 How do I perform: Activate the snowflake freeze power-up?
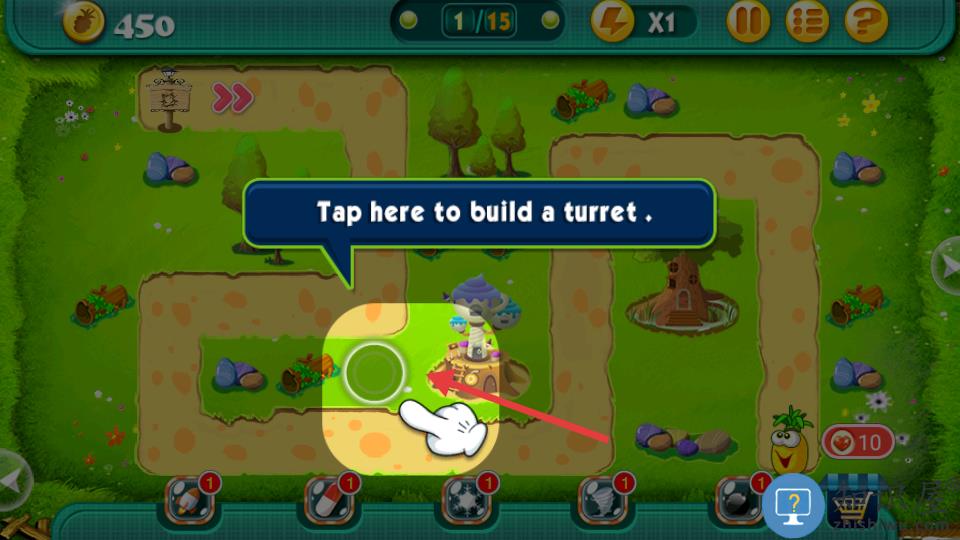pos(464,503)
